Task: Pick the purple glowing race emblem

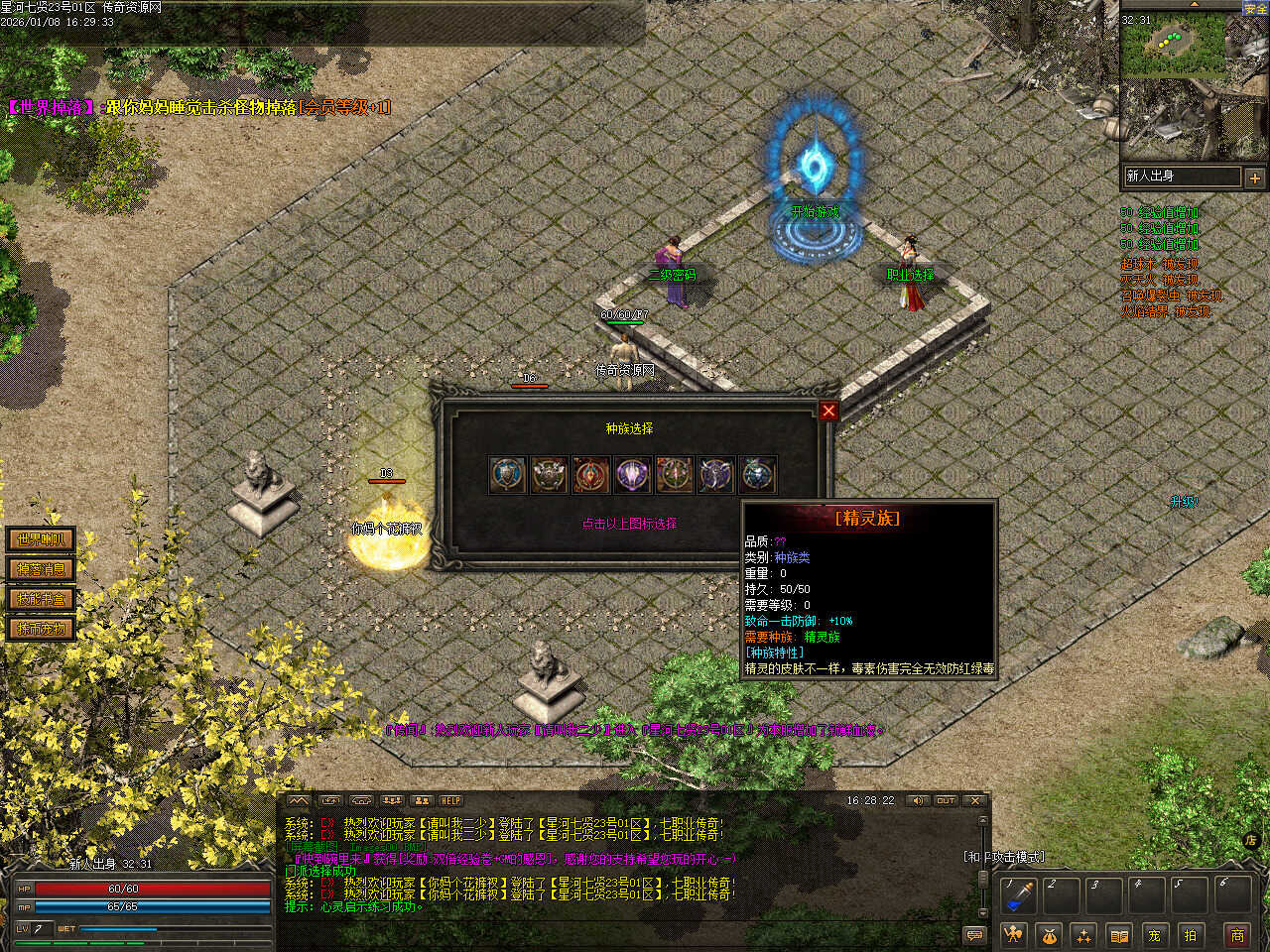Action: (632, 475)
